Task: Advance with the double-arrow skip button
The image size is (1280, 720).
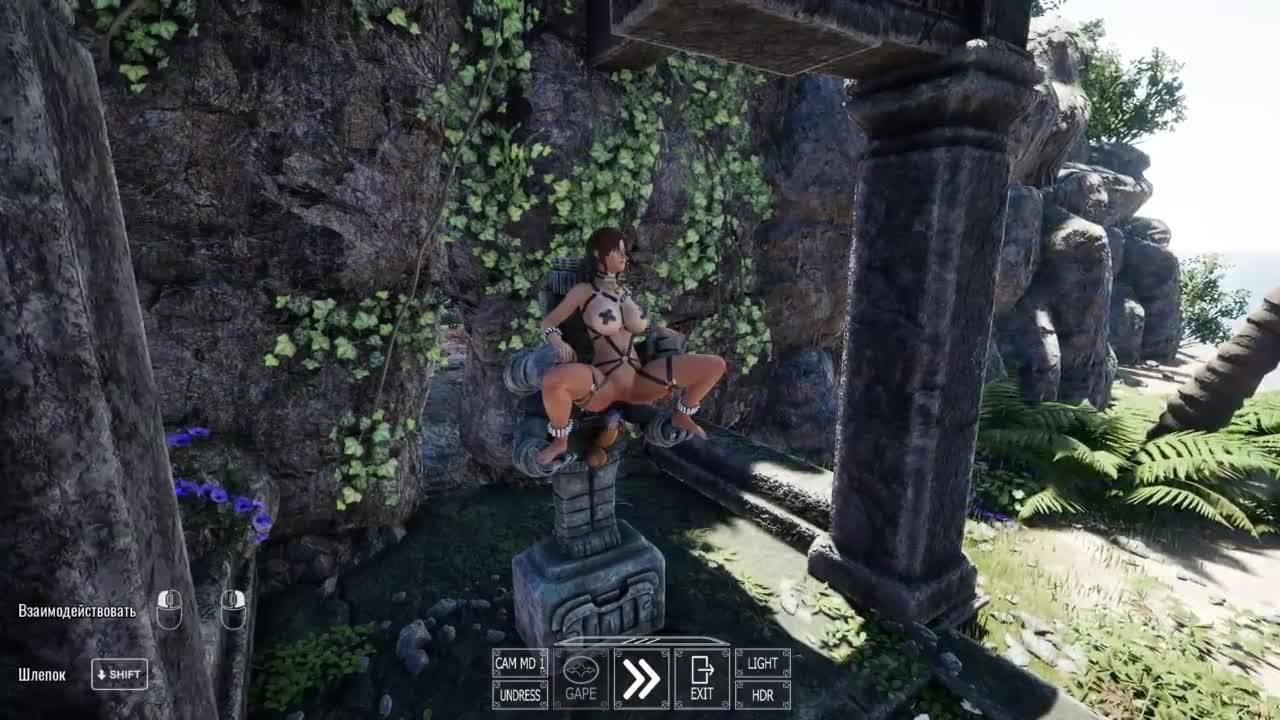Action: tap(641, 678)
